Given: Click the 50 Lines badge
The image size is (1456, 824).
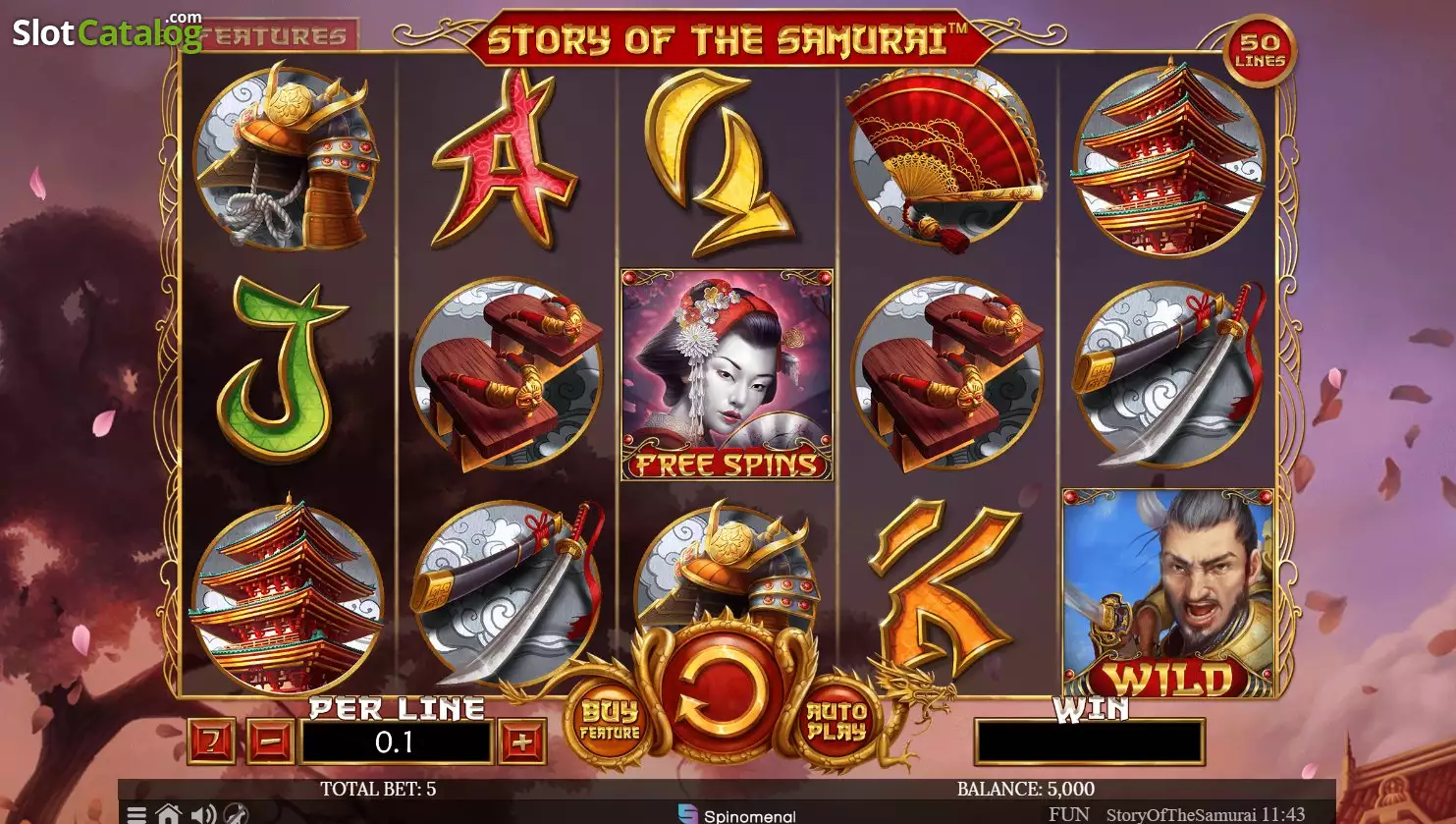Looking at the screenshot, I should [x=1261, y=51].
